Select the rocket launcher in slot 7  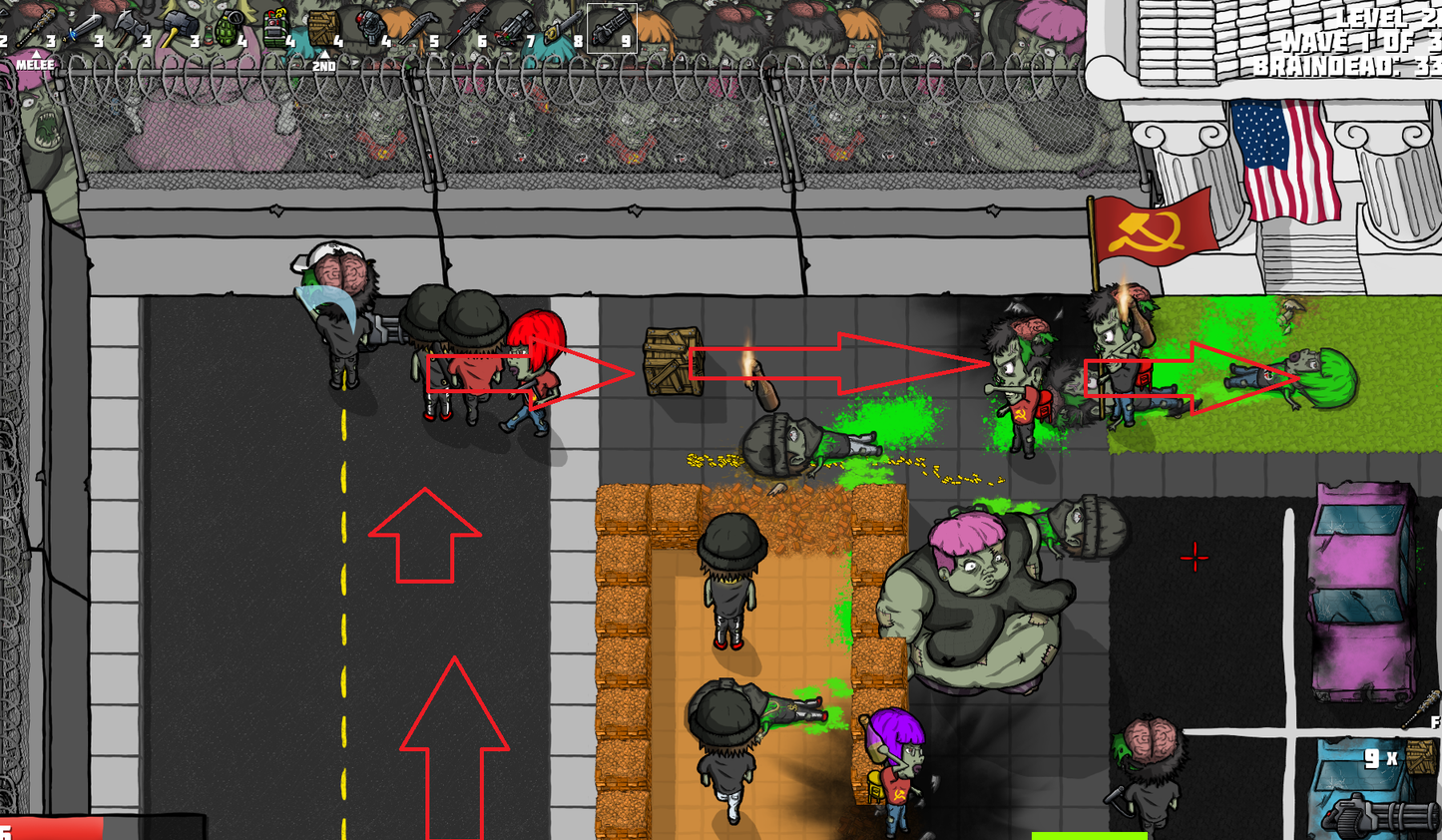(x=516, y=25)
